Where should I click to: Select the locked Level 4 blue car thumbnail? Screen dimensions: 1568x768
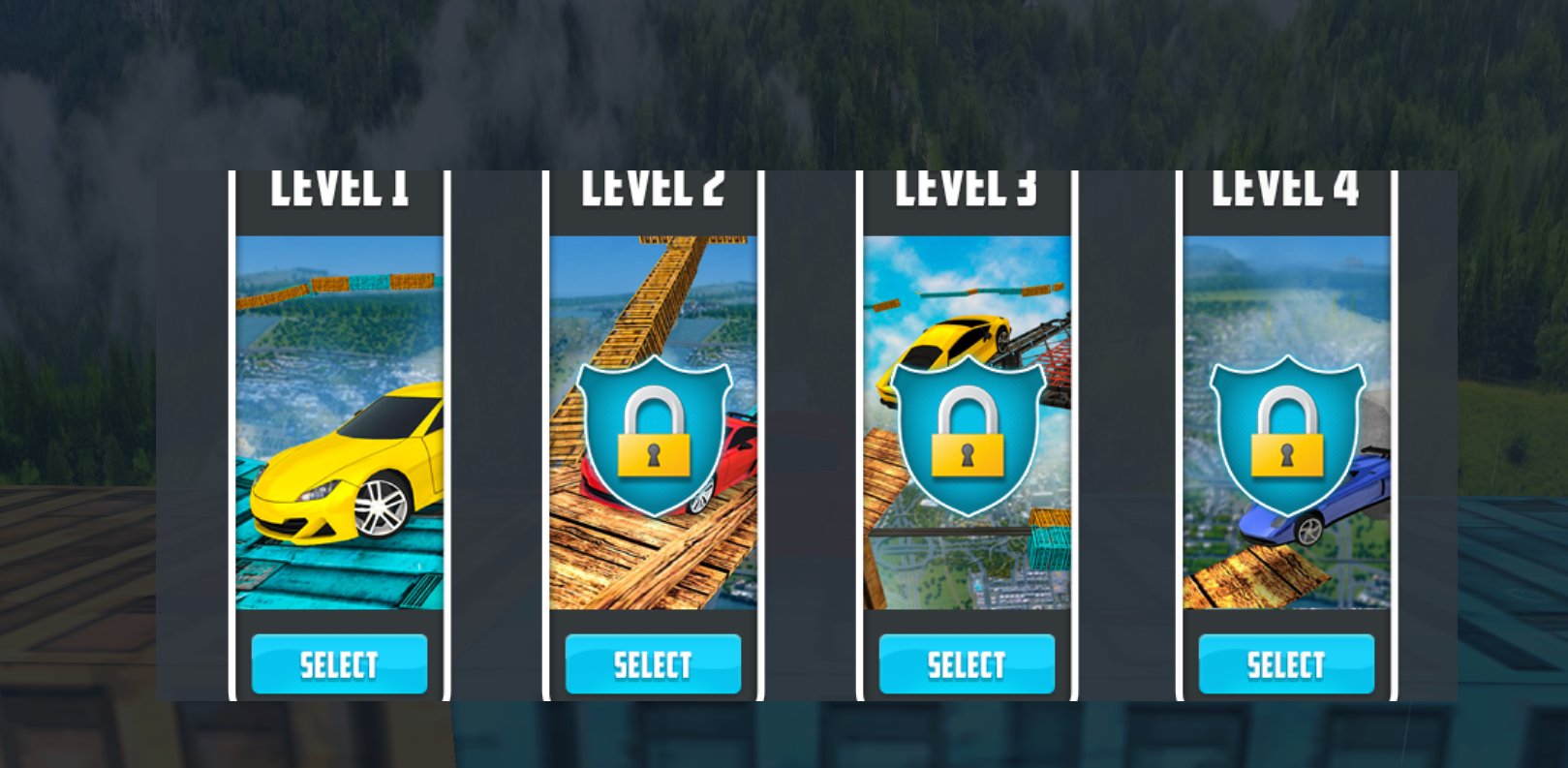(x=1286, y=422)
